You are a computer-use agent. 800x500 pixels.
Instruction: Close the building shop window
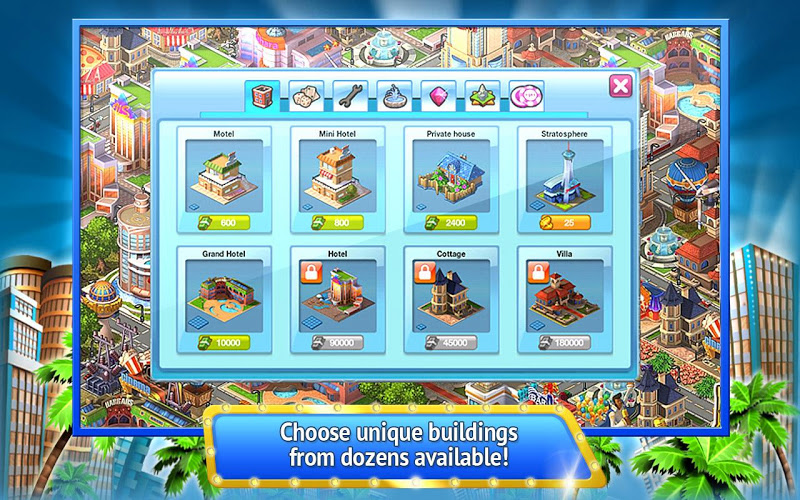click(621, 86)
